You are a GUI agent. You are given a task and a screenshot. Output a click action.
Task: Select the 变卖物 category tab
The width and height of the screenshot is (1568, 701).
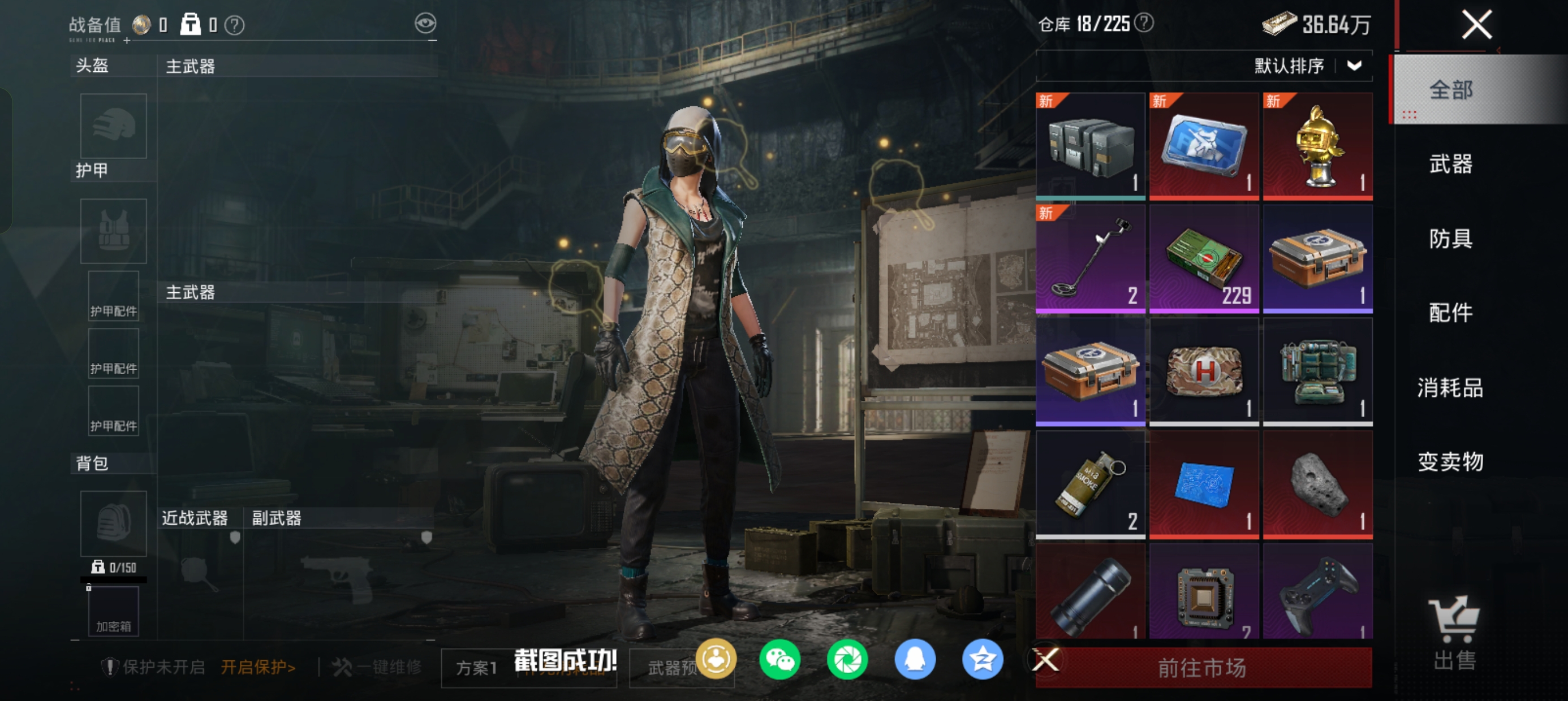[1450, 462]
